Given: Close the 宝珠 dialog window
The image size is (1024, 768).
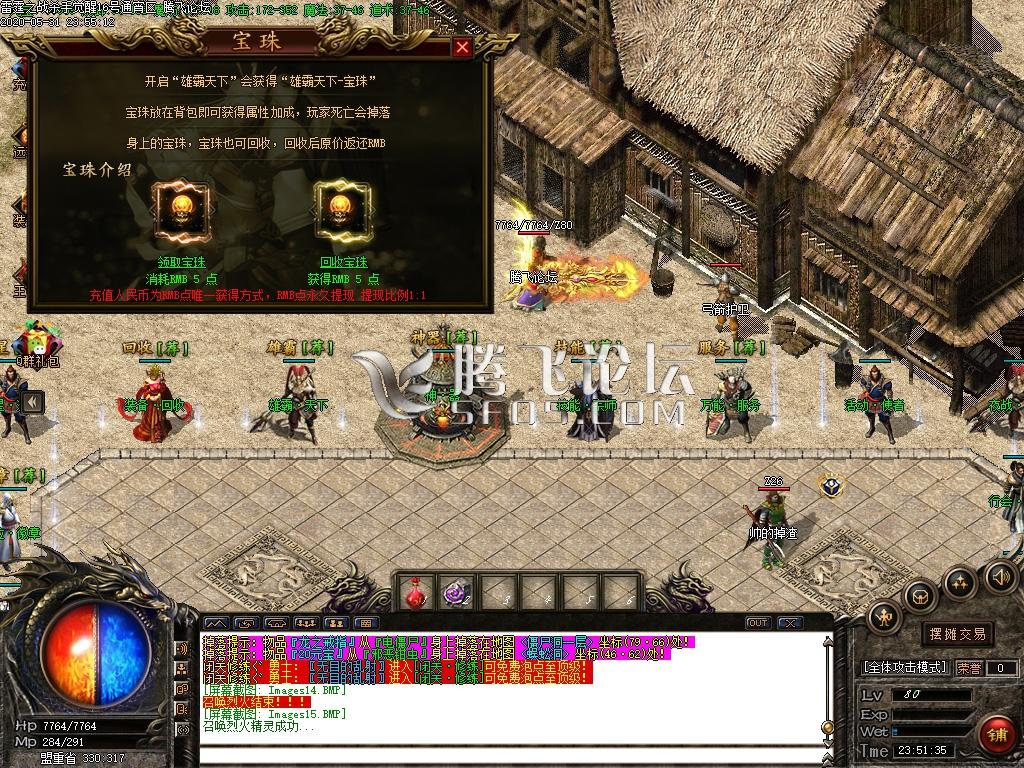Looking at the screenshot, I should pos(462,46).
